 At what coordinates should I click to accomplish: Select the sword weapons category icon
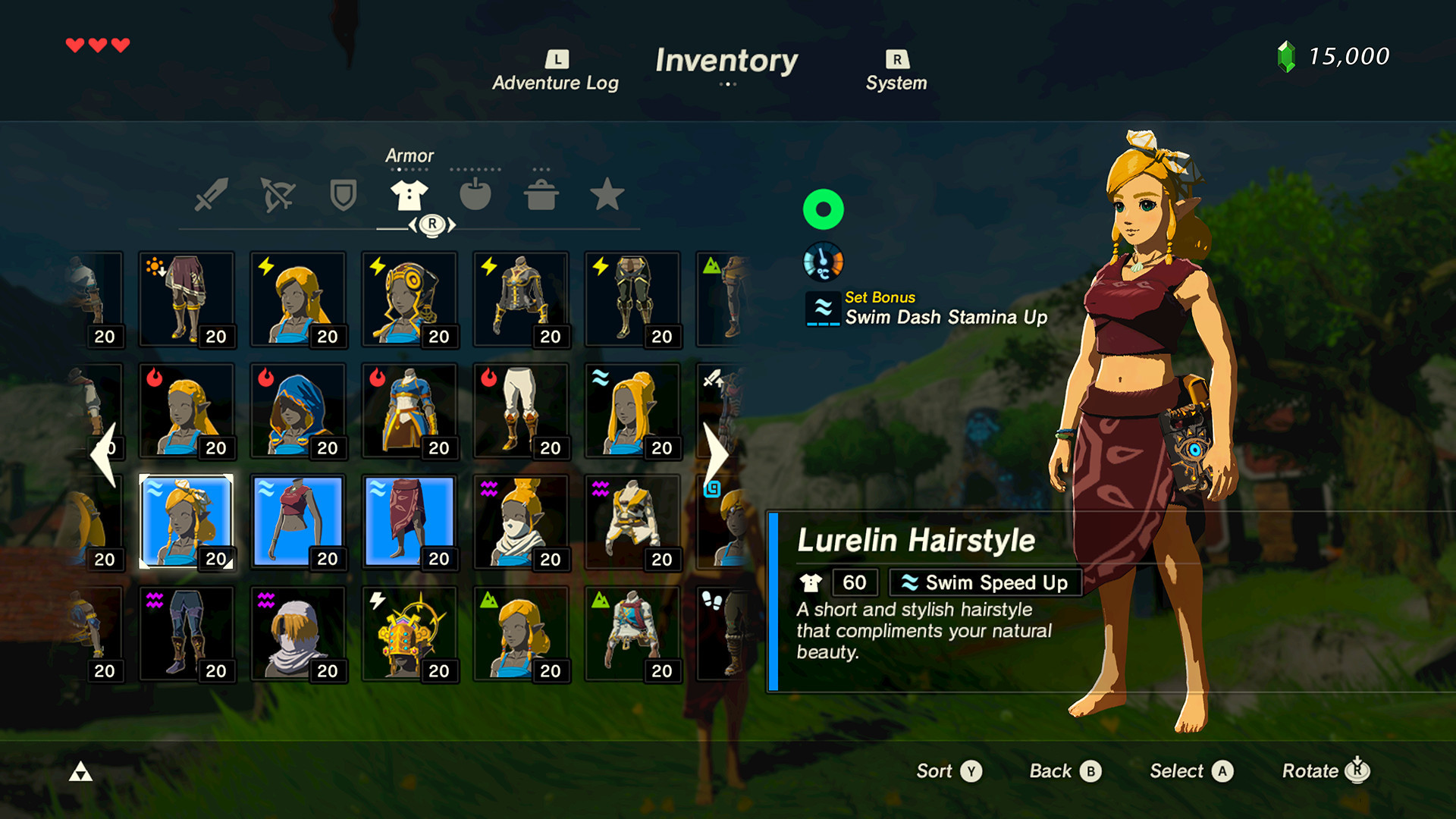[x=212, y=196]
